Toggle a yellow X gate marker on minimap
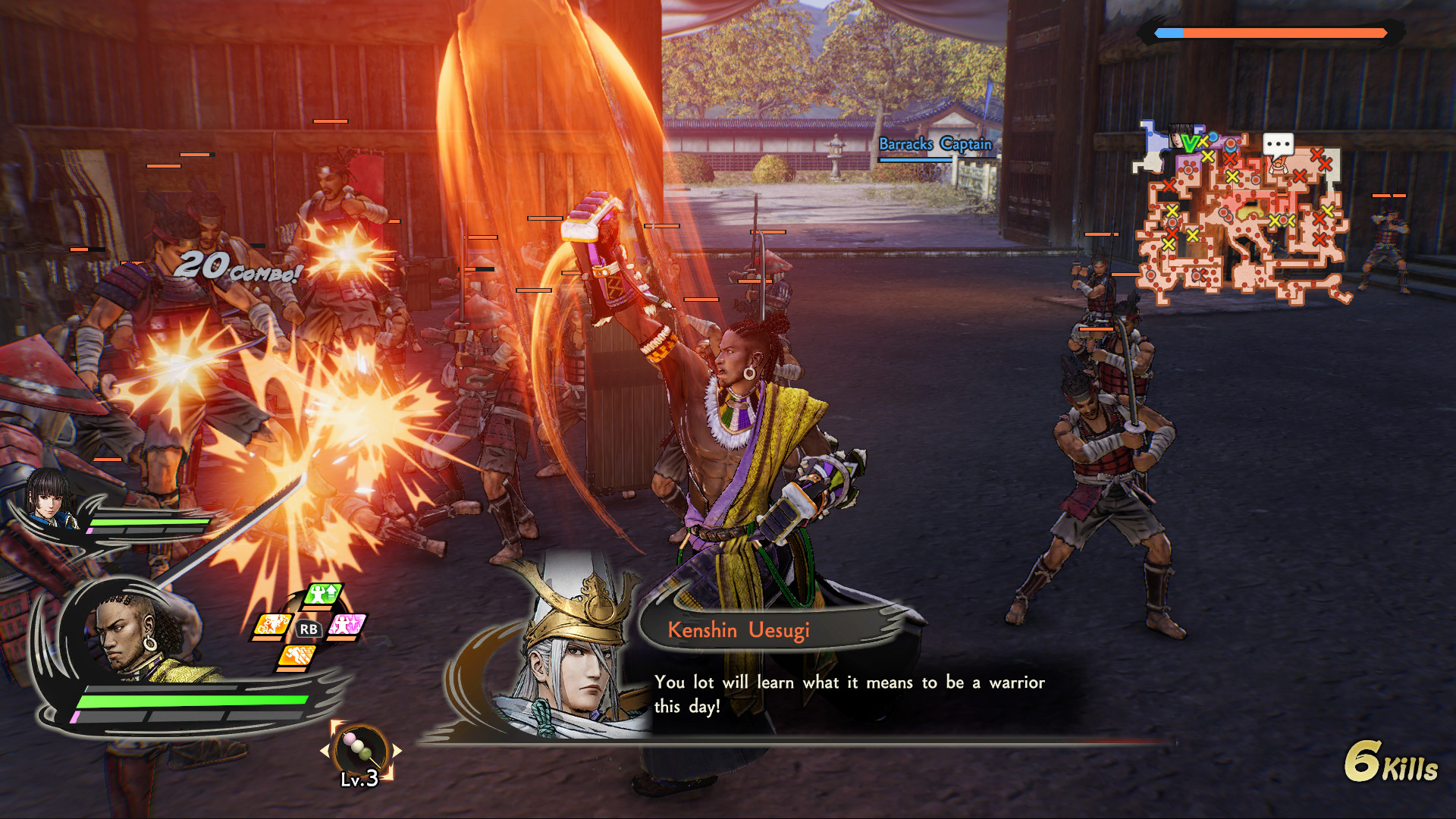Screen dimensions: 1456x819 (x=1208, y=156)
